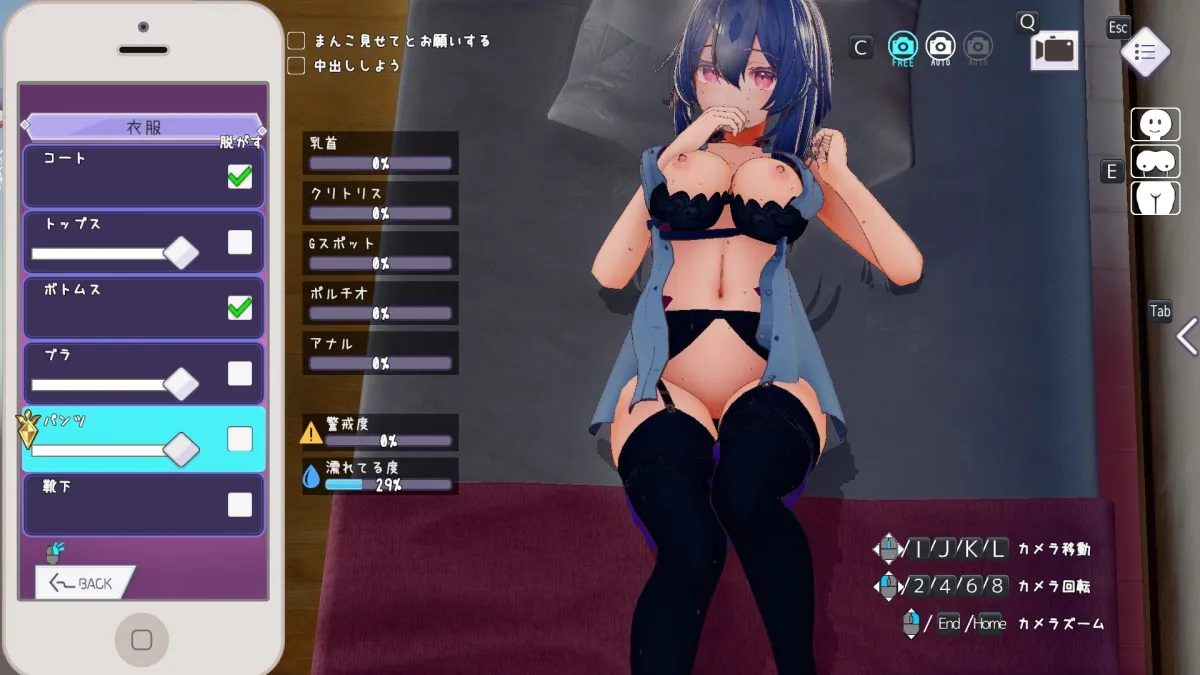Tick the ブラ checkbox

pyautogui.click(x=240, y=374)
